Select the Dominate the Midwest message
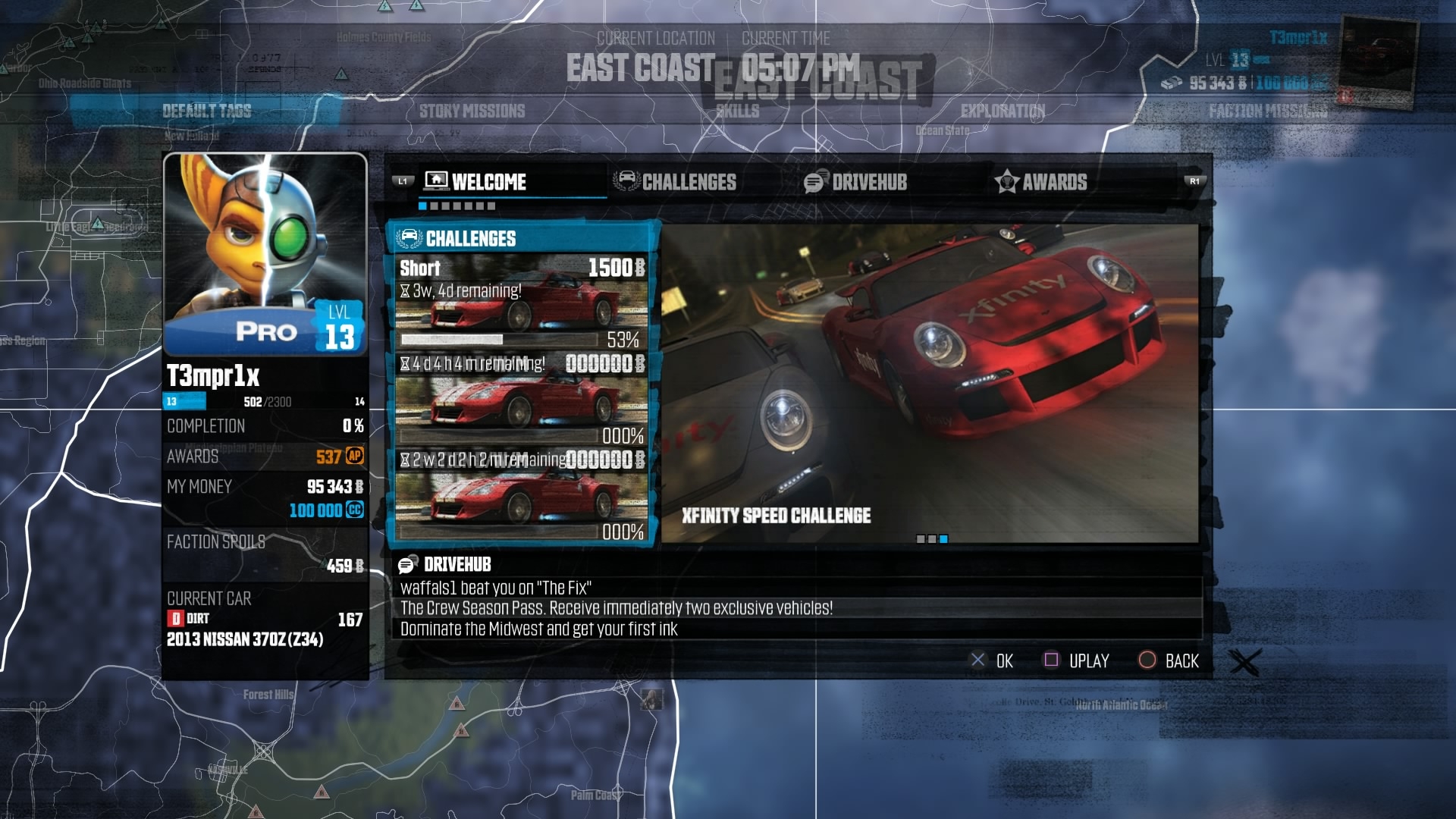Screen dimensions: 1456x819 (x=538, y=629)
